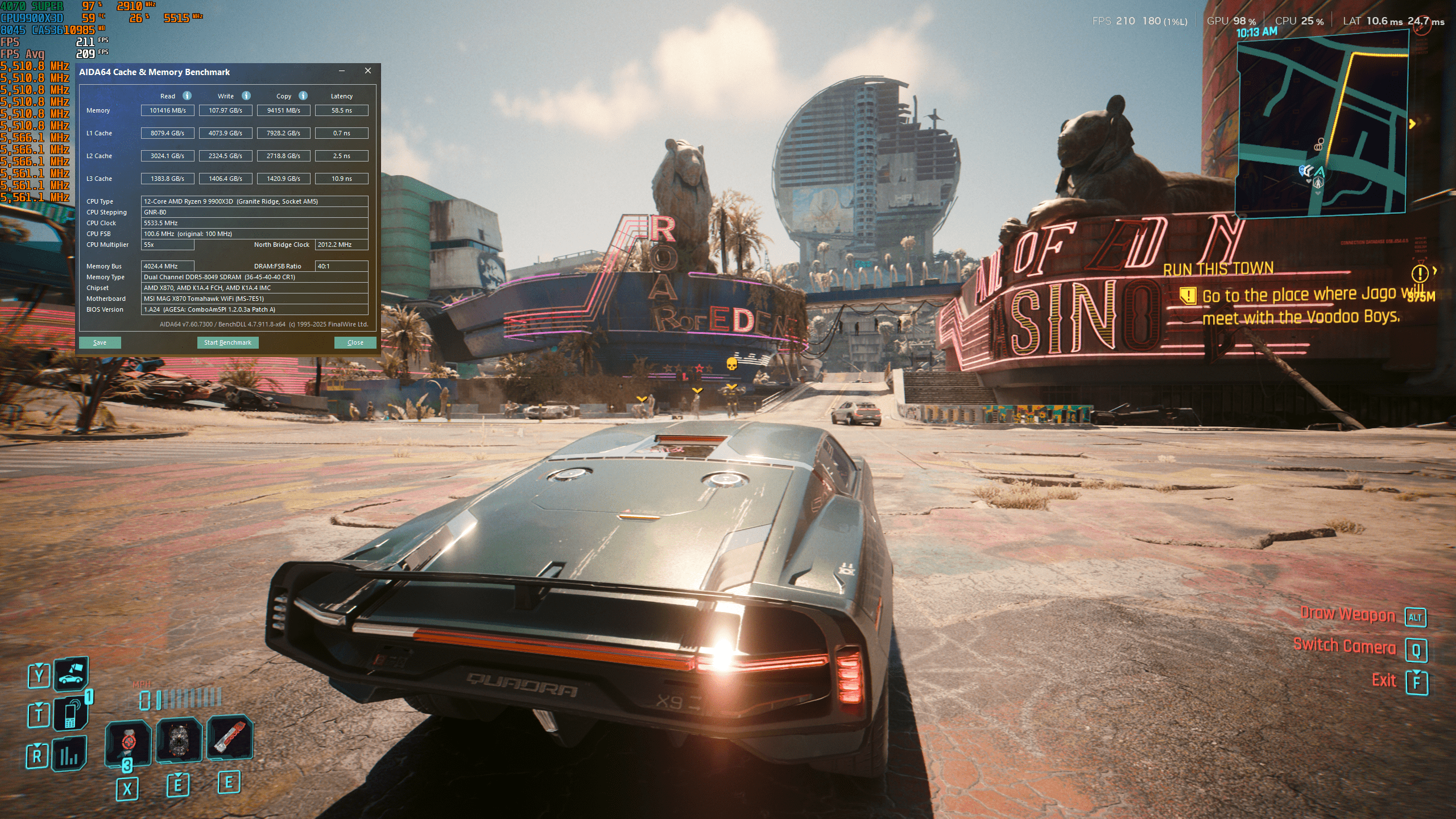Click the yellow exclamation objective marker
This screenshot has width=1456, height=819.
click(x=1420, y=274)
